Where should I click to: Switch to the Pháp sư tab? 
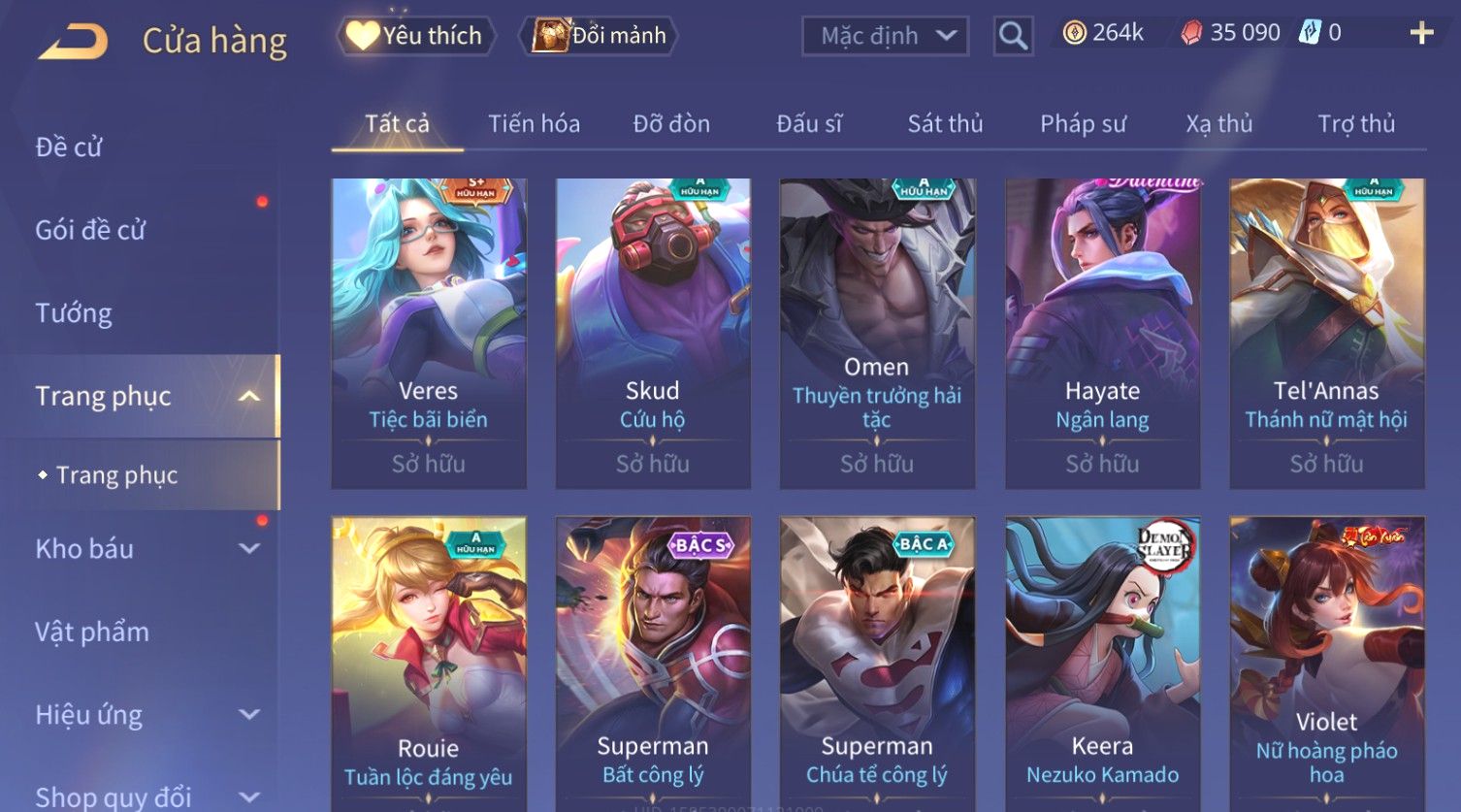coord(1083,124)
